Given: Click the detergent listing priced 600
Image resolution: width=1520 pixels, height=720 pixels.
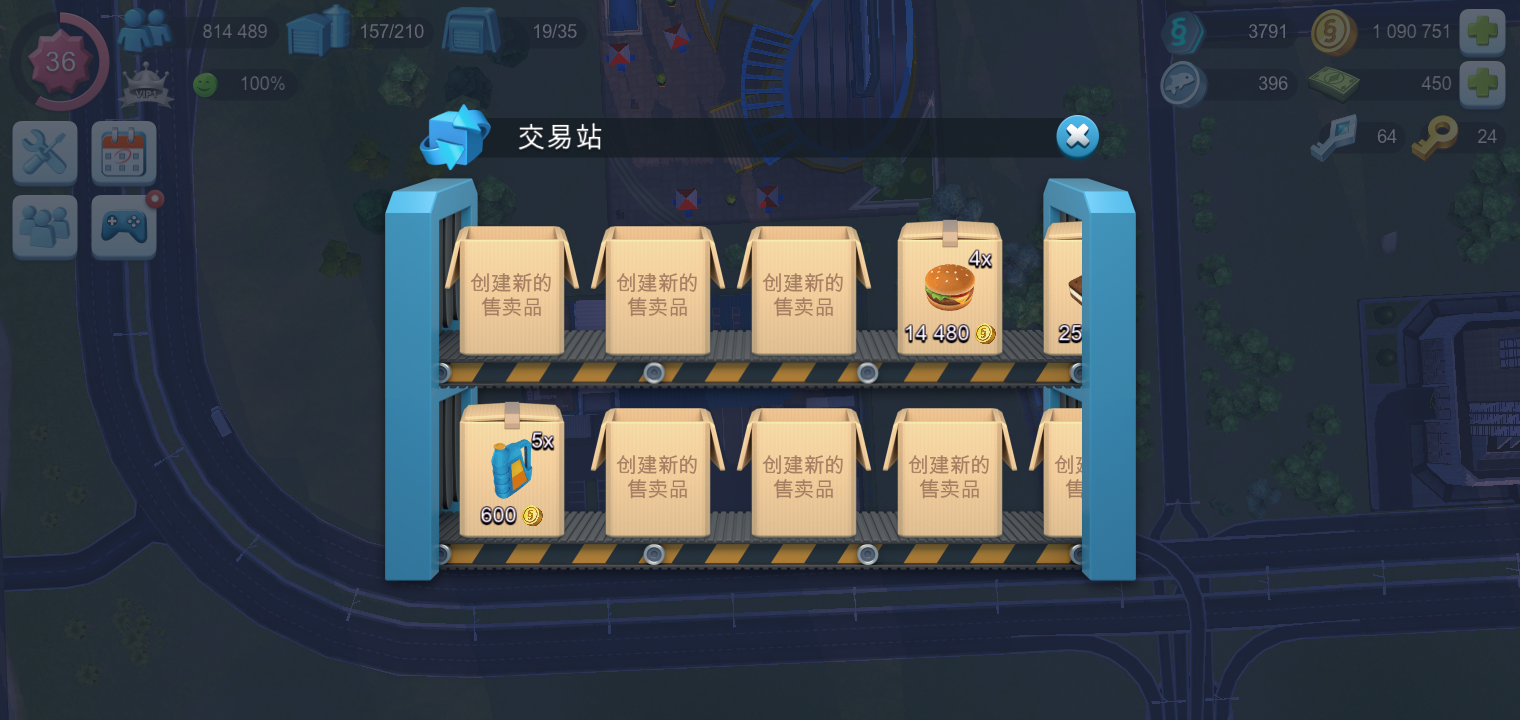Looking at the screenshot, I should point(510,470).
